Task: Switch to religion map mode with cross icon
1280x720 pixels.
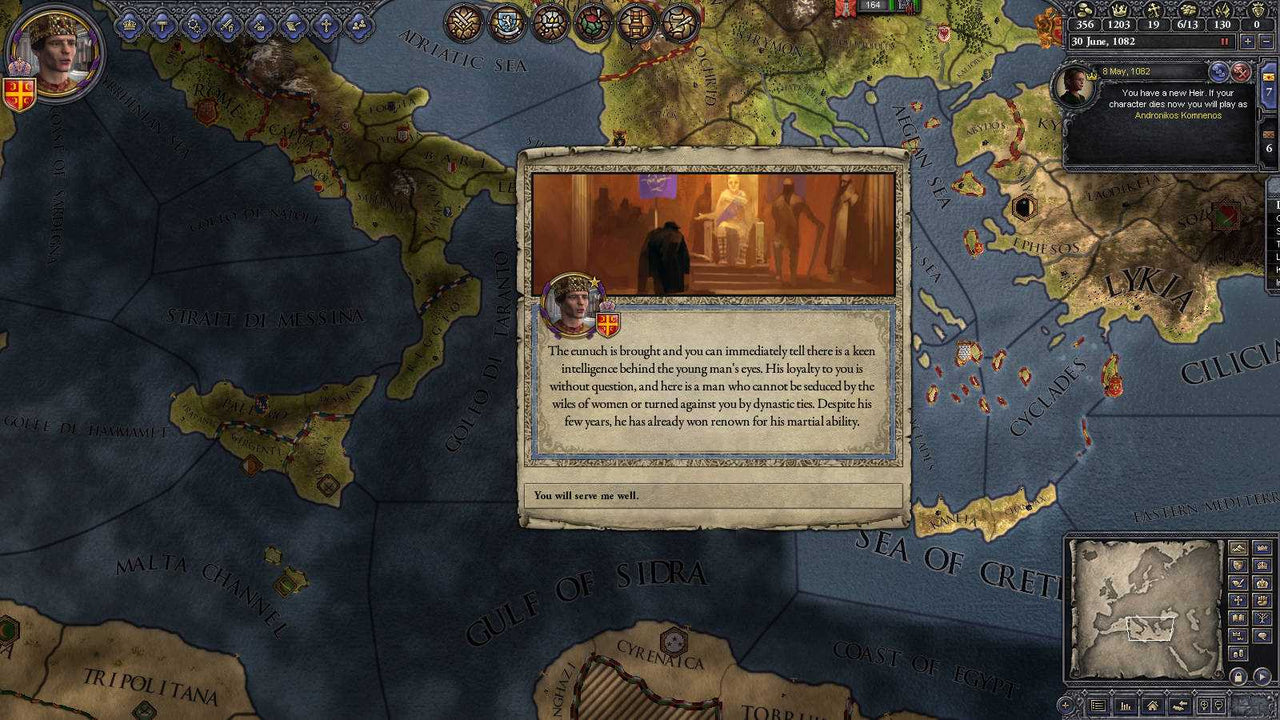Action: (1238, 600)
